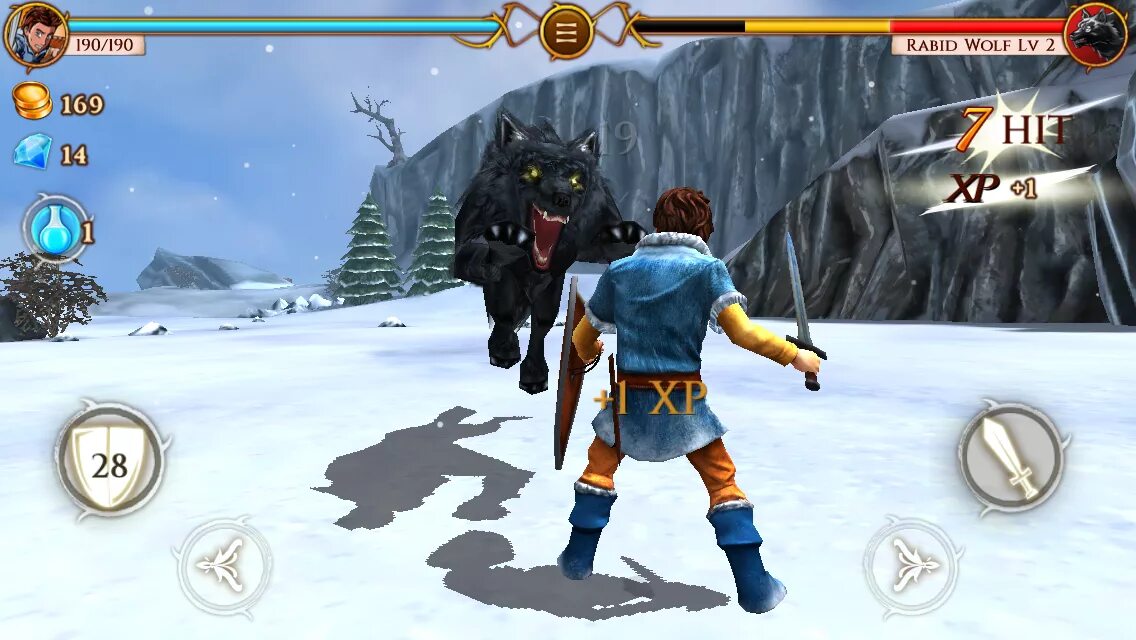Raise the shield block button
Image resolution: width=1136 pixels, height=640 pixels.
(x=110, y=460)
